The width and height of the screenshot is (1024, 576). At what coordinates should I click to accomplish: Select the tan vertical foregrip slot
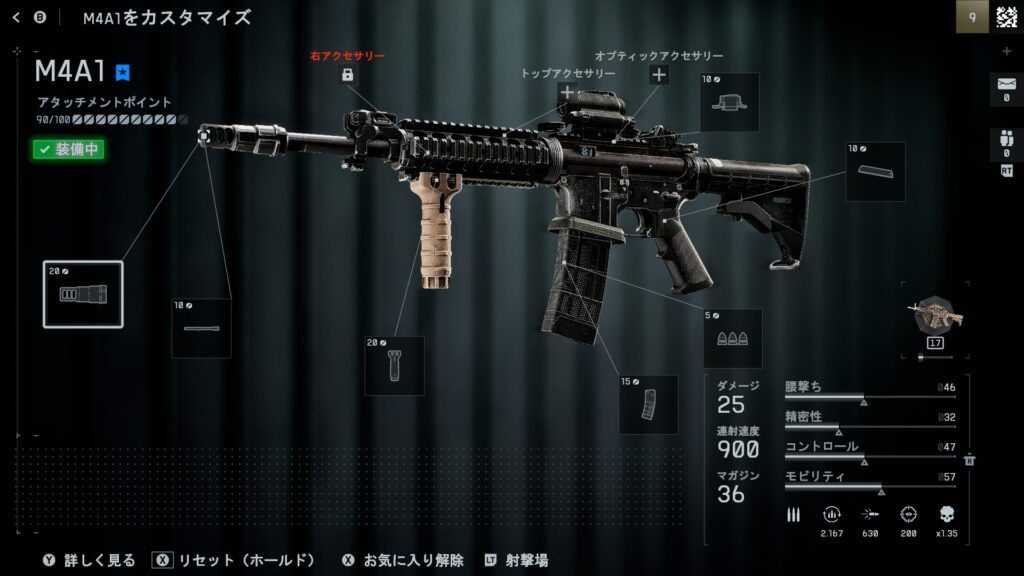click(x=394, y=365)
